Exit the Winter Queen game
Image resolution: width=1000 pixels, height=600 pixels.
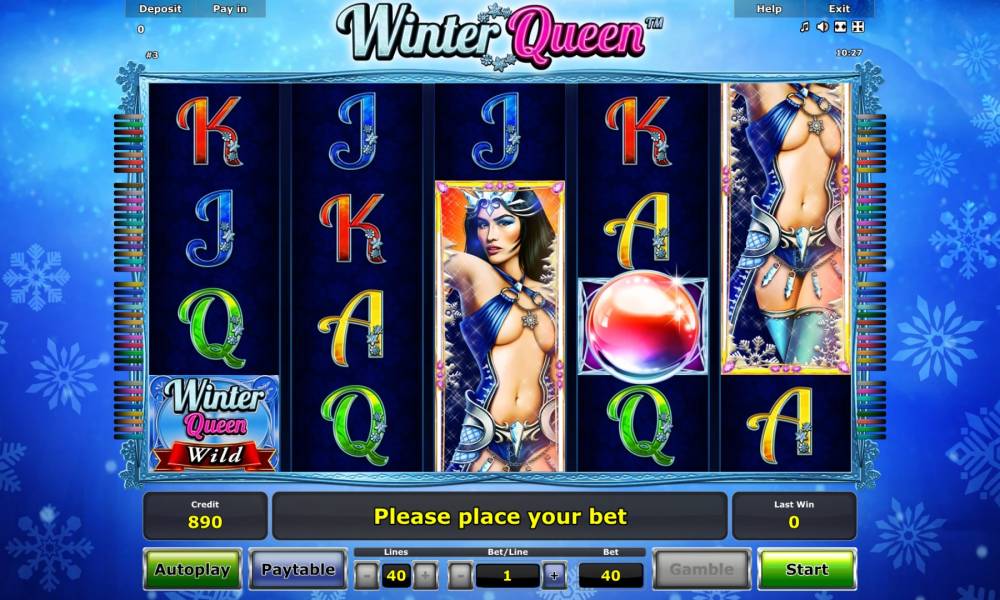point(839,9)
